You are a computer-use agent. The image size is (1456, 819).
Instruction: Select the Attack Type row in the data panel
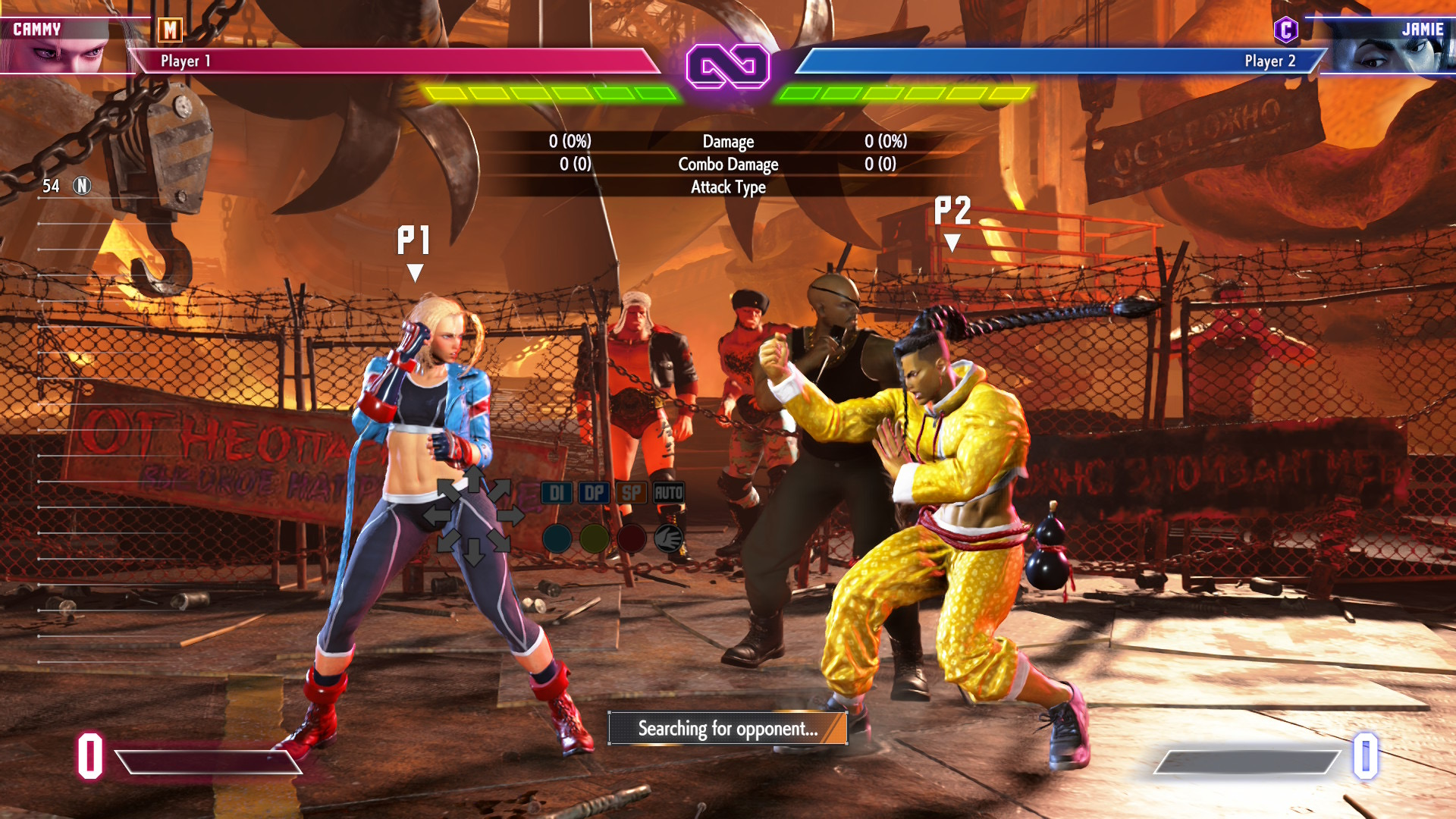[727, 187]
